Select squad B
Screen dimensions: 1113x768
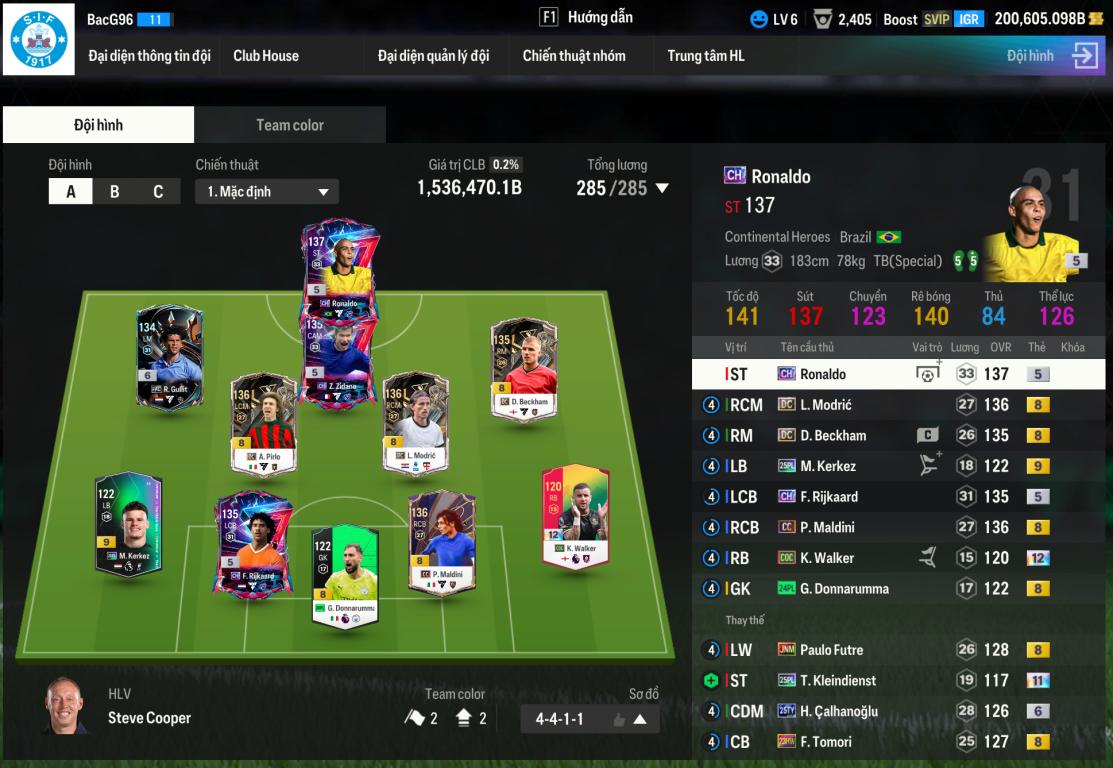pyautogui.click(x=114, y=191)
